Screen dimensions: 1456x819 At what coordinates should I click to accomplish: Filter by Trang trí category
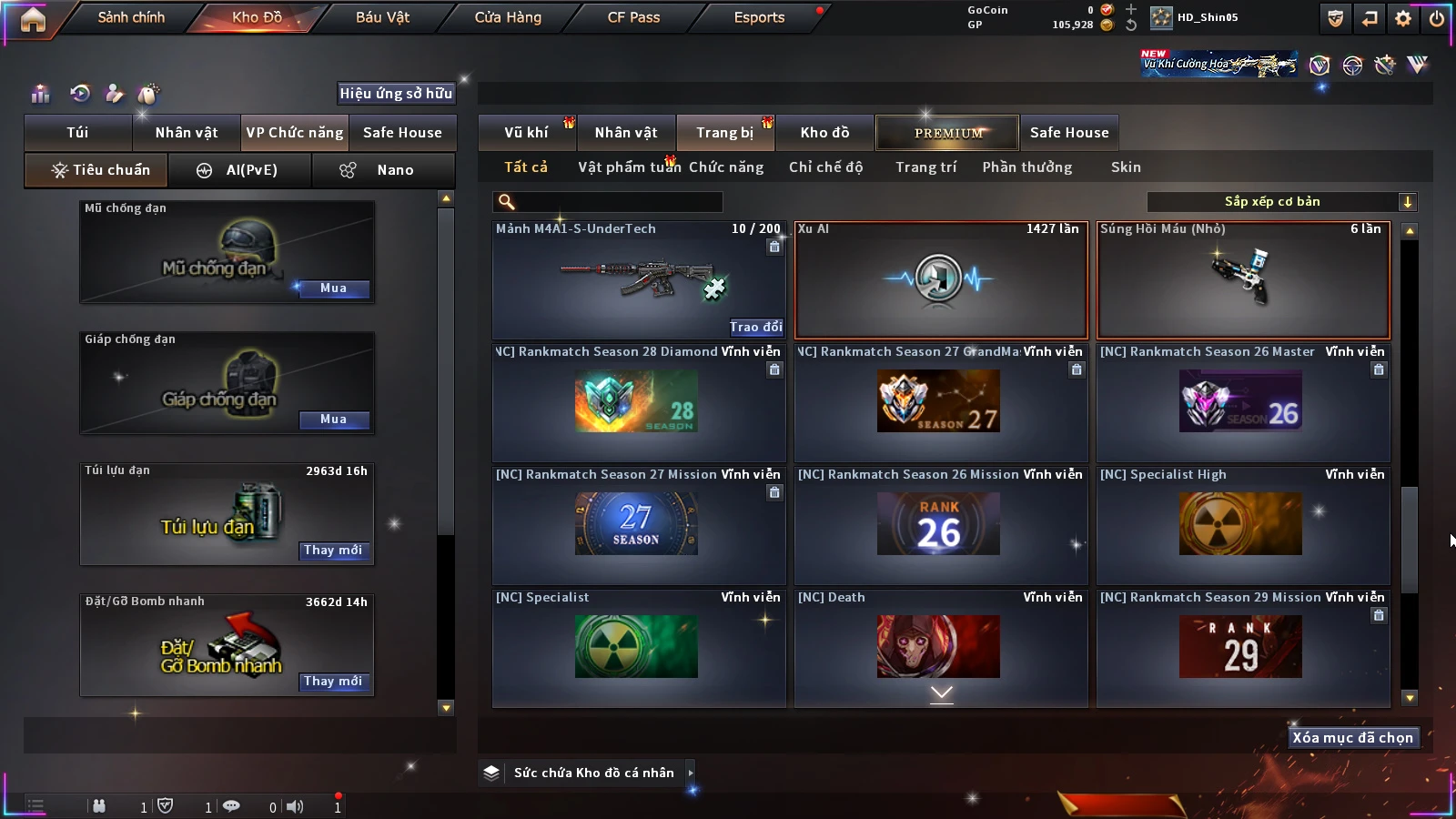click(925, 167)
